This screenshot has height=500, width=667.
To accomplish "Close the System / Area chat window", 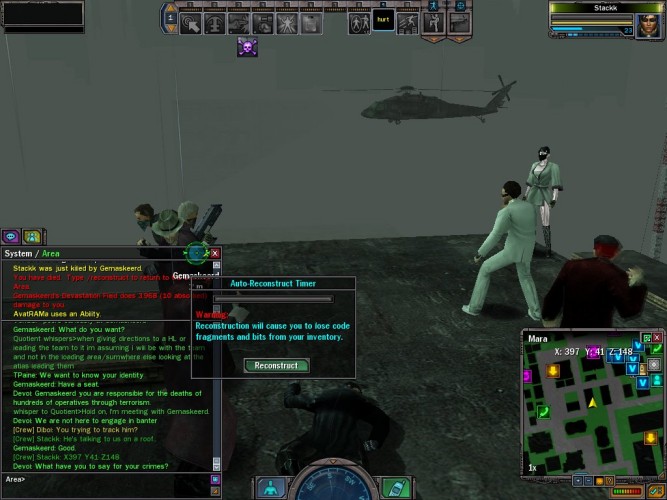I will [214, 253].
